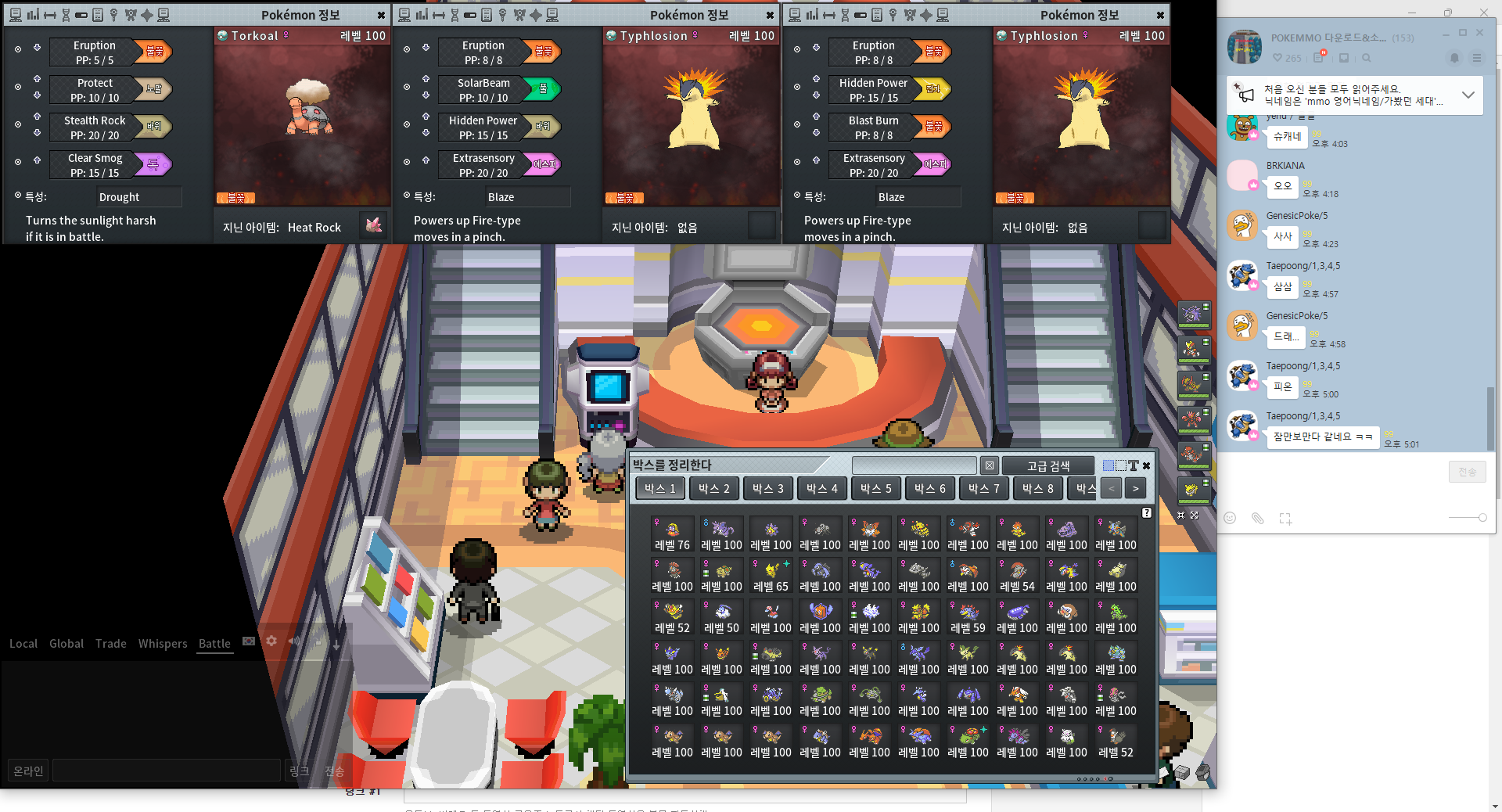Focus the PC box search field
The image size is (1502, 812).
[913, 465]
